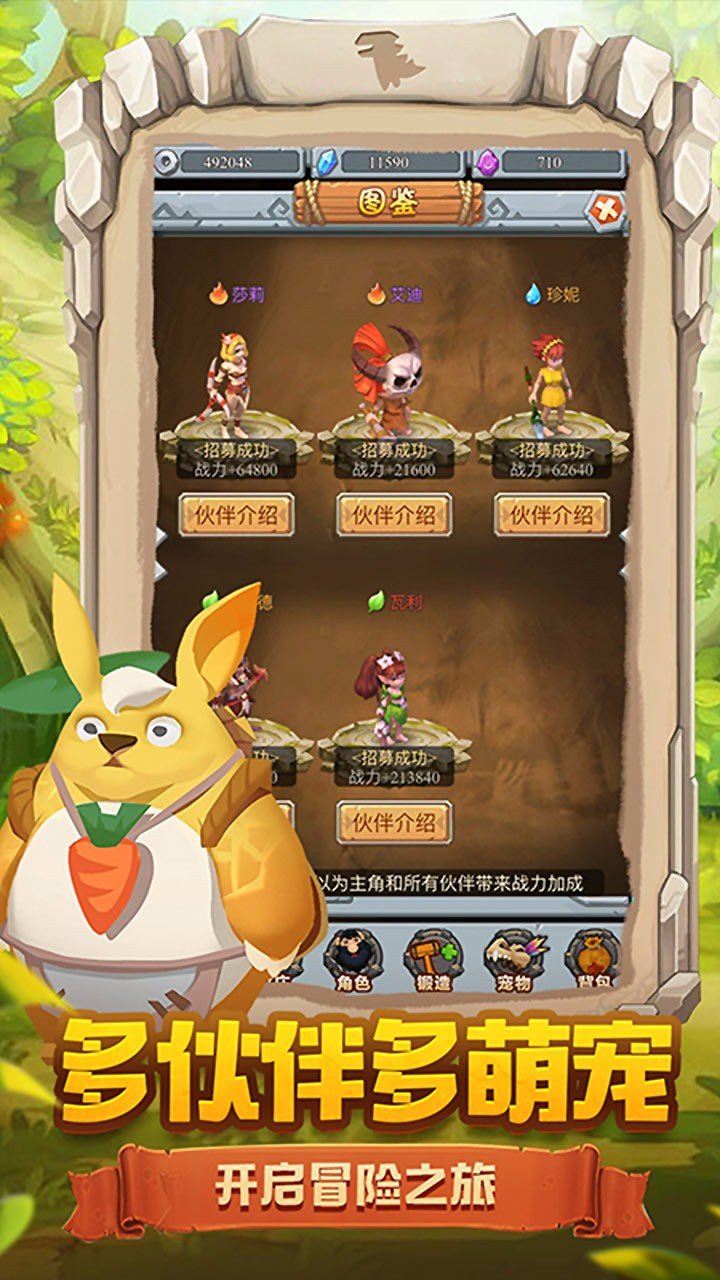Open 伙伴介绍 for 瓦利
This screenshot has height=1280, width=720.
[394, 823]
